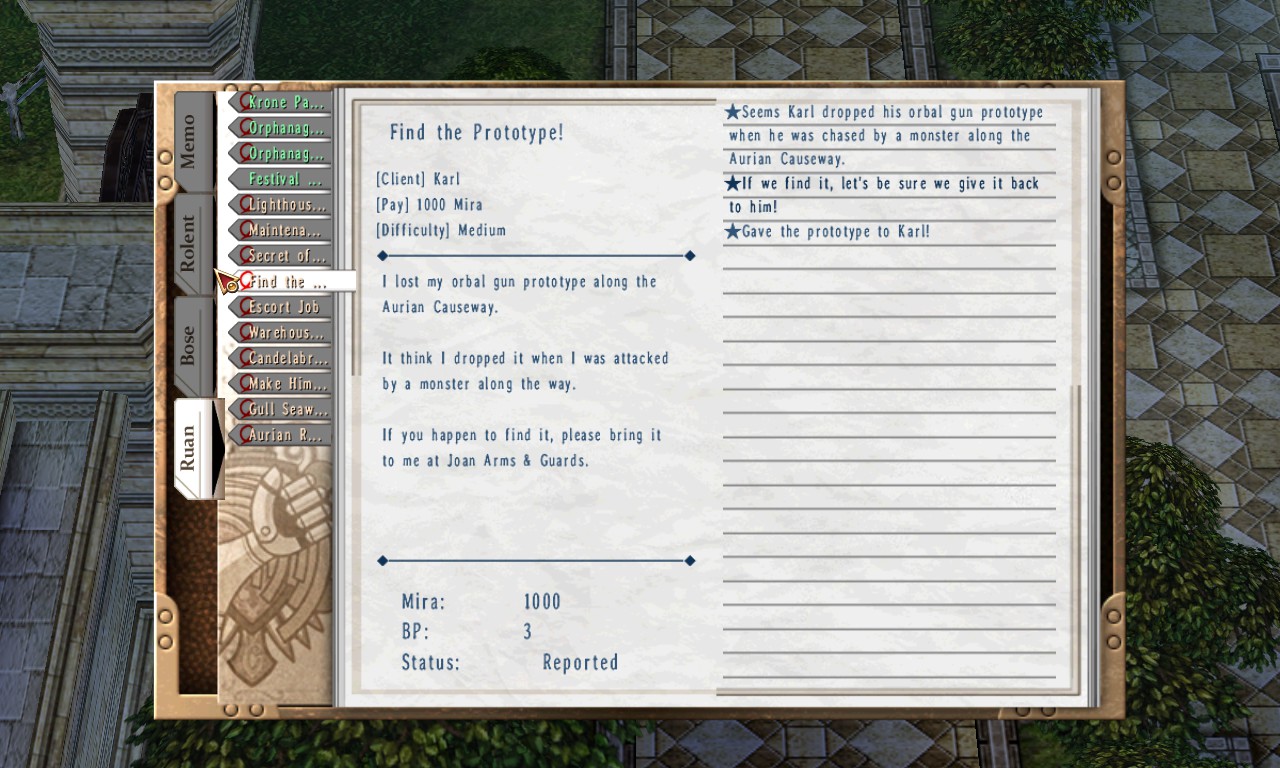
Task: Open the Make Him... quest
Action: [284, 384]
